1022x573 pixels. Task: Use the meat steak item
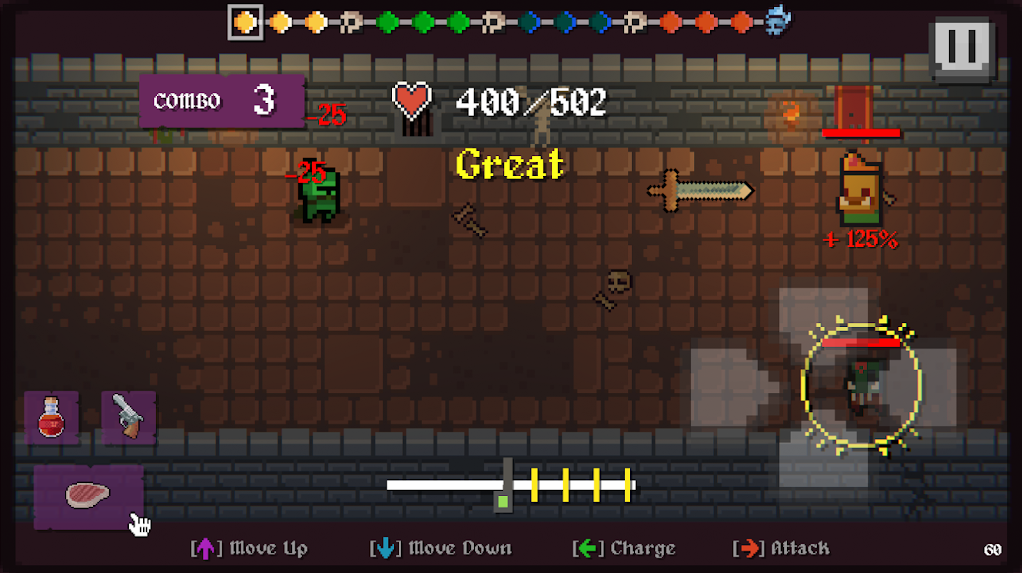tap(88, 494)
